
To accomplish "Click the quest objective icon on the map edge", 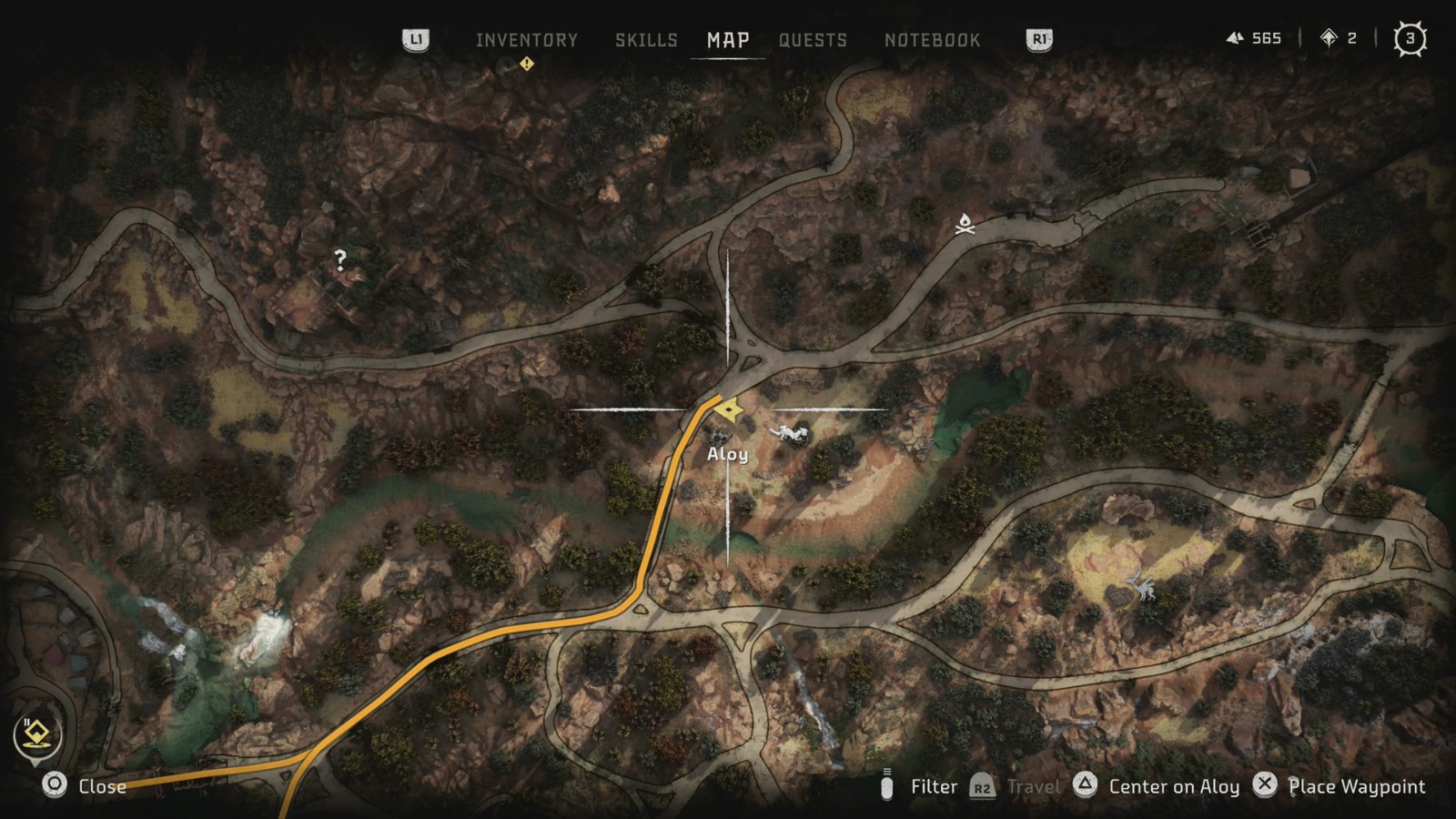I will pos(36,735).
